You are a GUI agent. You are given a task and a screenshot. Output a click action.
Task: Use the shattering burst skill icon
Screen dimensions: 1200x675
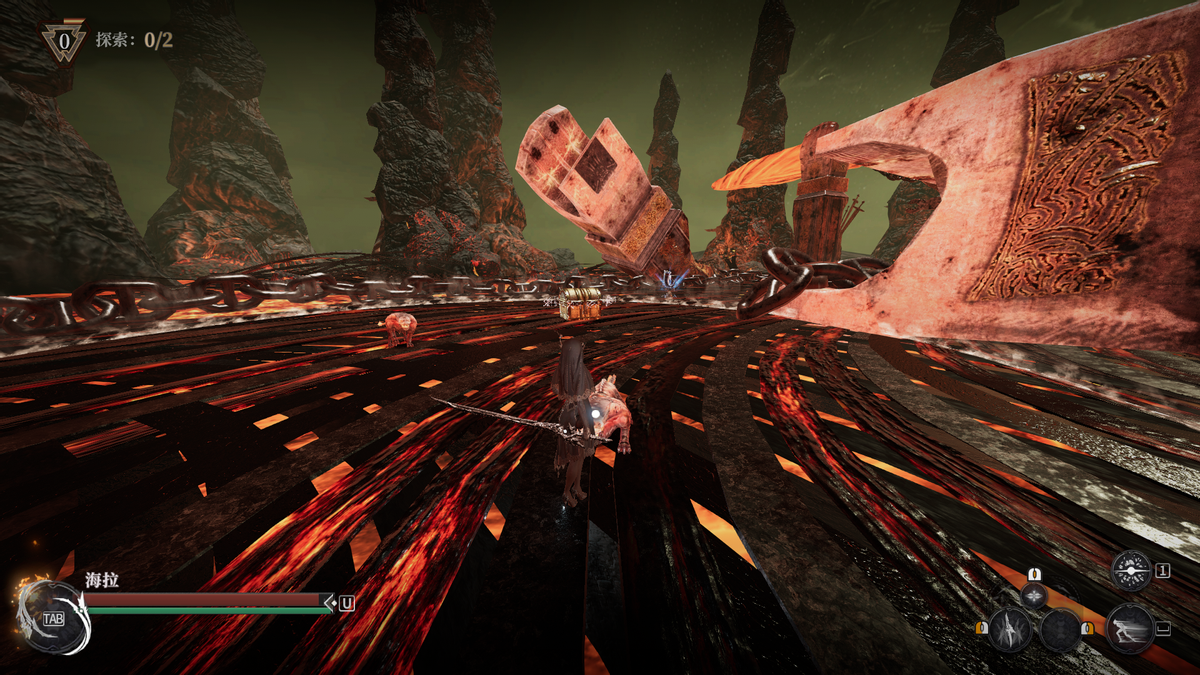click(x=1131, y=571)
